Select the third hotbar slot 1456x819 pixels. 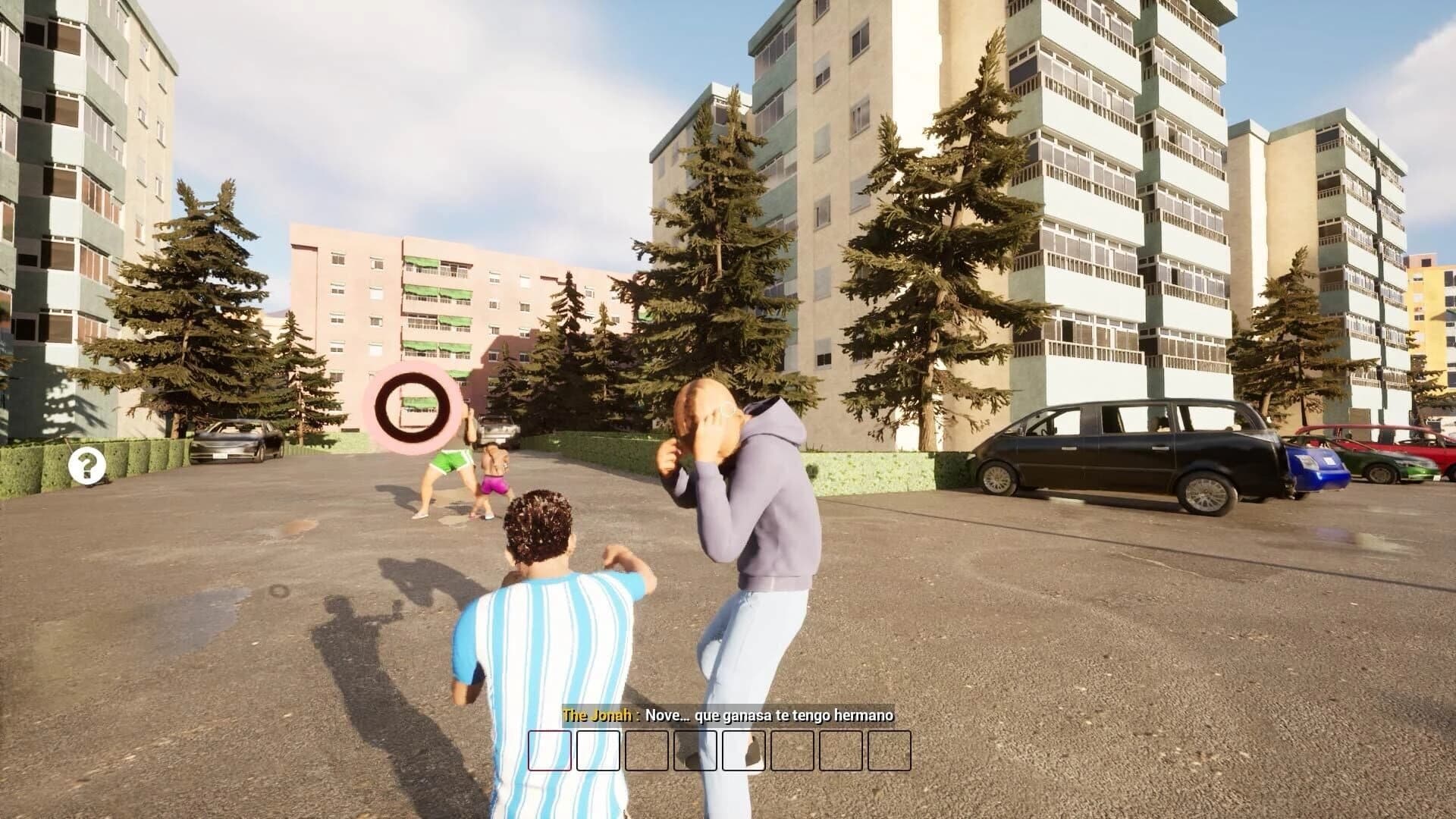pyautogui.click(x=648, y=751)
